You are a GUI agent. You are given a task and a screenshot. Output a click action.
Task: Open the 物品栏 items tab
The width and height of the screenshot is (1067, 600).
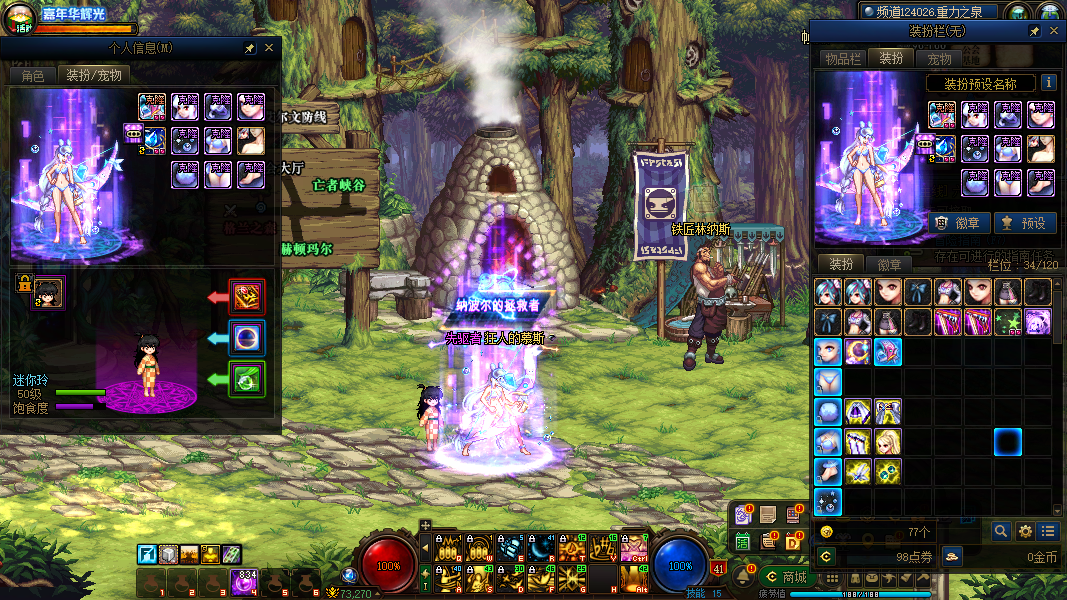pyautogui.click(x=843, y=59)
